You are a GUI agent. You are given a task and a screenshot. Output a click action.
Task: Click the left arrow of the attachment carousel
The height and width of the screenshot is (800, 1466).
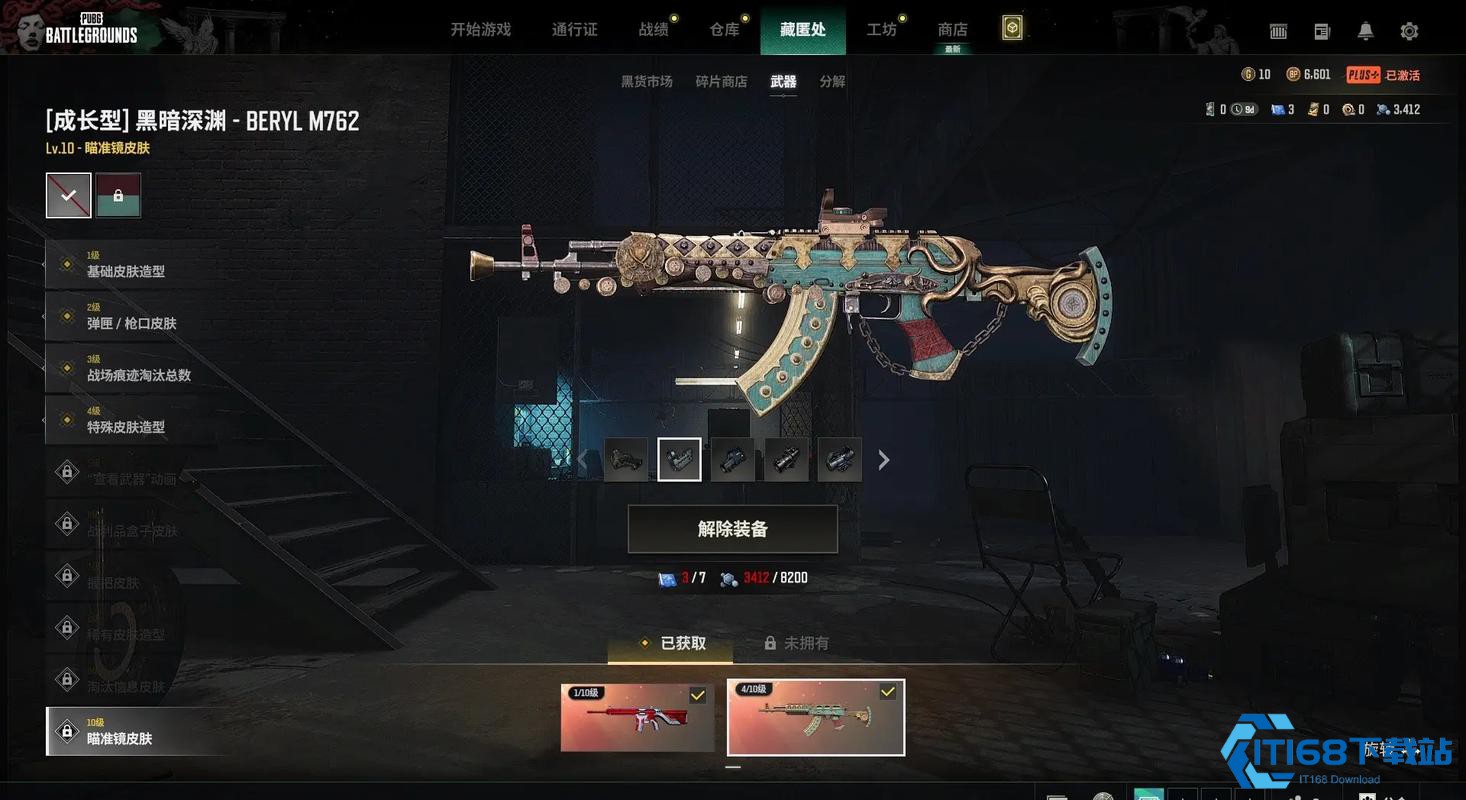click(583, 459)
